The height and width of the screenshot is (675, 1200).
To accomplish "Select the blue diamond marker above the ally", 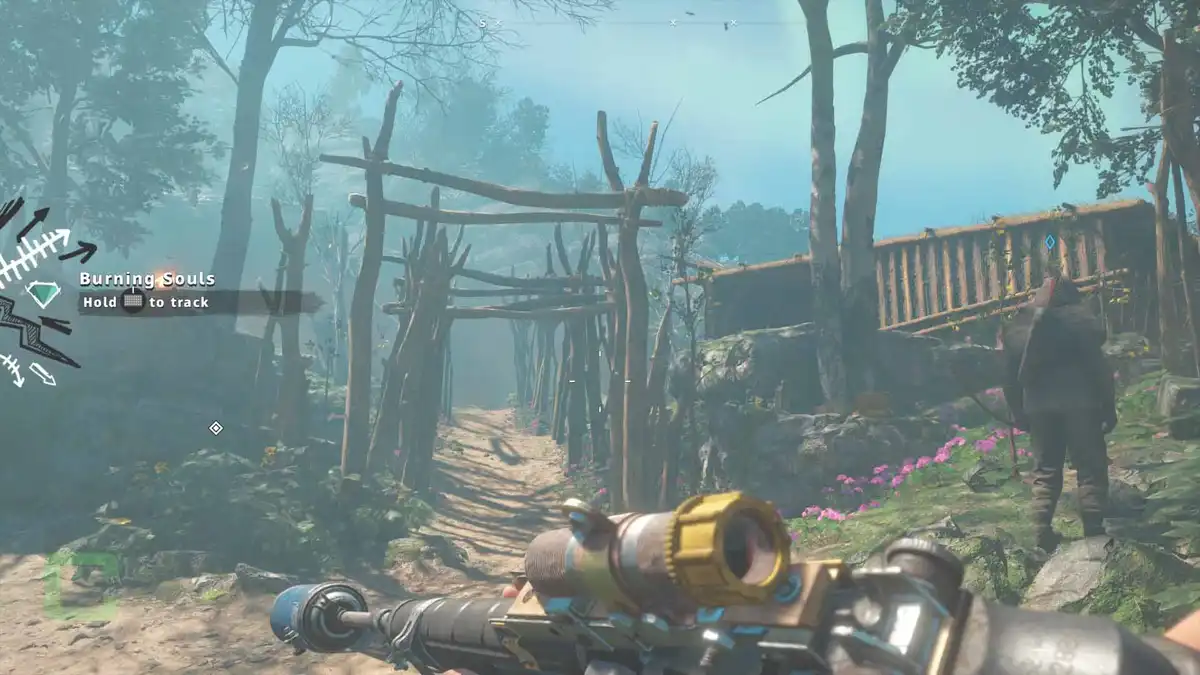I will tap(1049, 242).
